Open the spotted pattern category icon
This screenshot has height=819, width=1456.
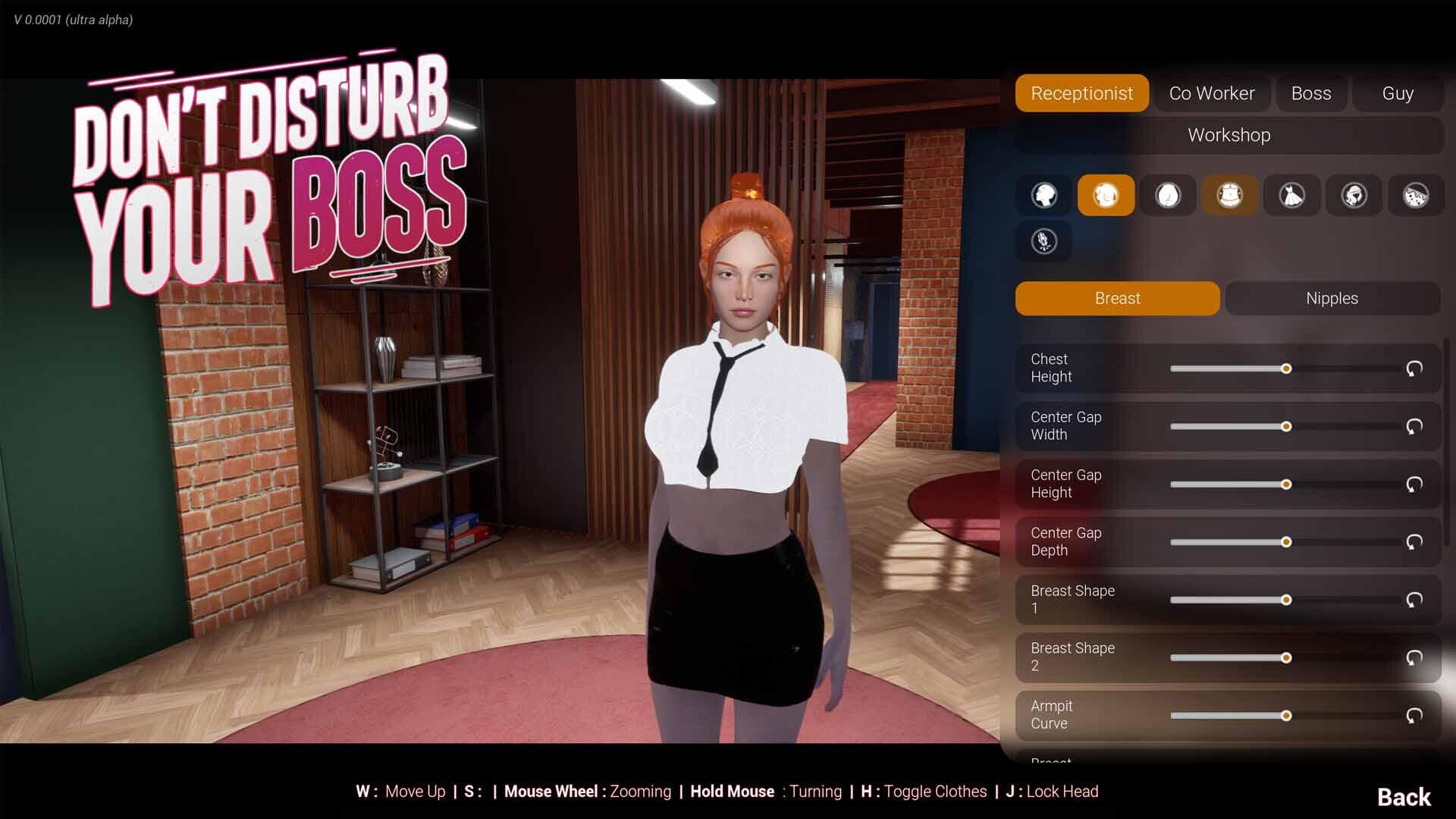[x=1415, y=195]
